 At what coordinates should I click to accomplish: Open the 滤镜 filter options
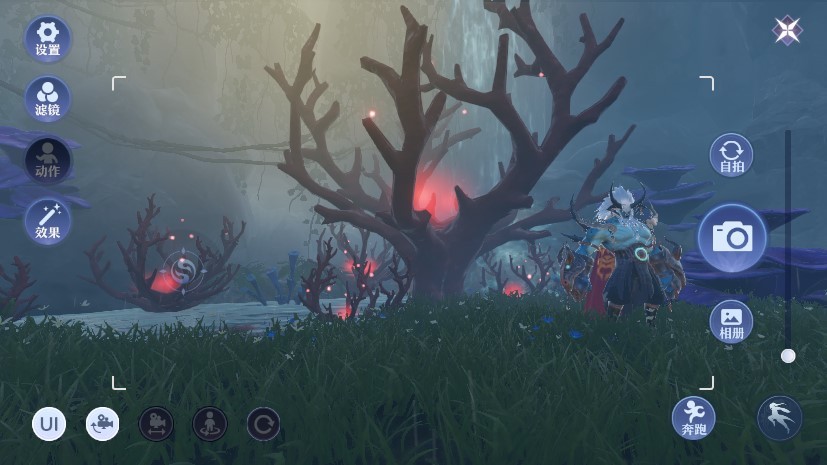pos(47,98)
